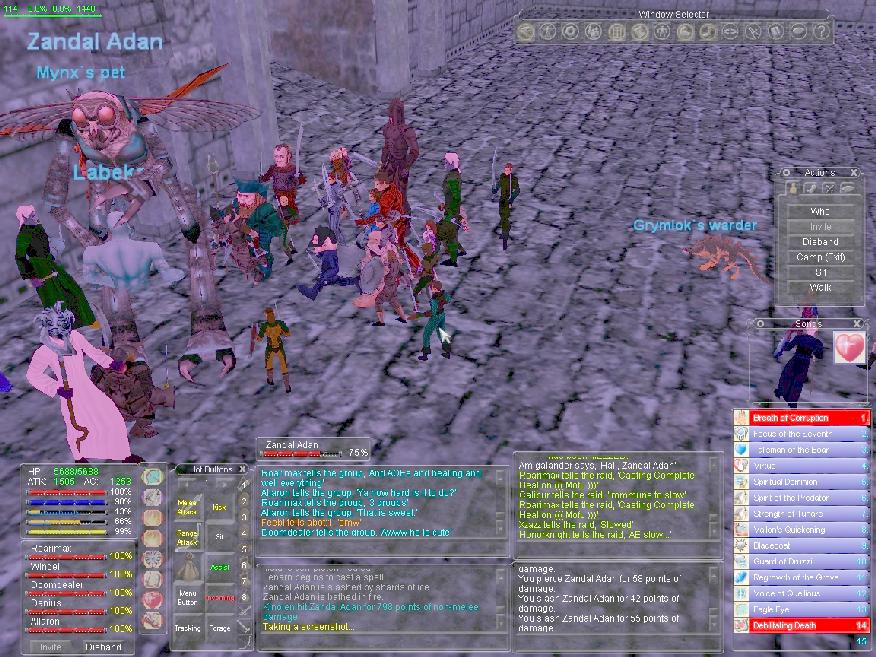Screen dimensions: 876x657
Task: Close the Actions window
Action: (857, 173)
